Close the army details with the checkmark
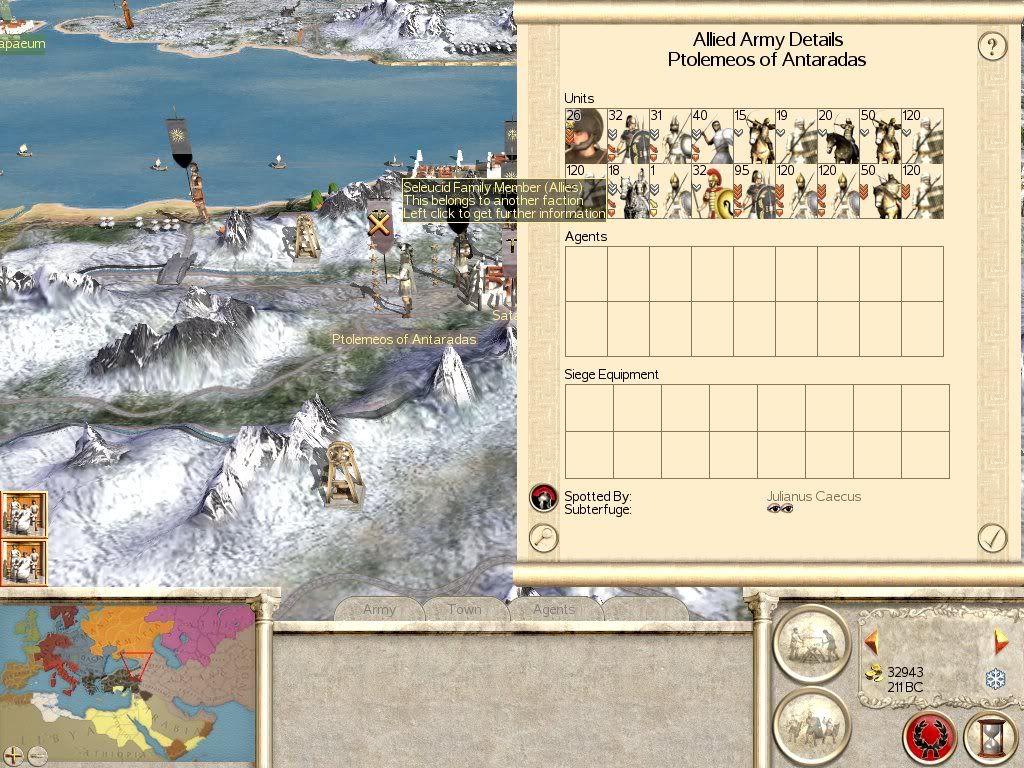This screenshot has width=1024, height=768. [991, 538]
